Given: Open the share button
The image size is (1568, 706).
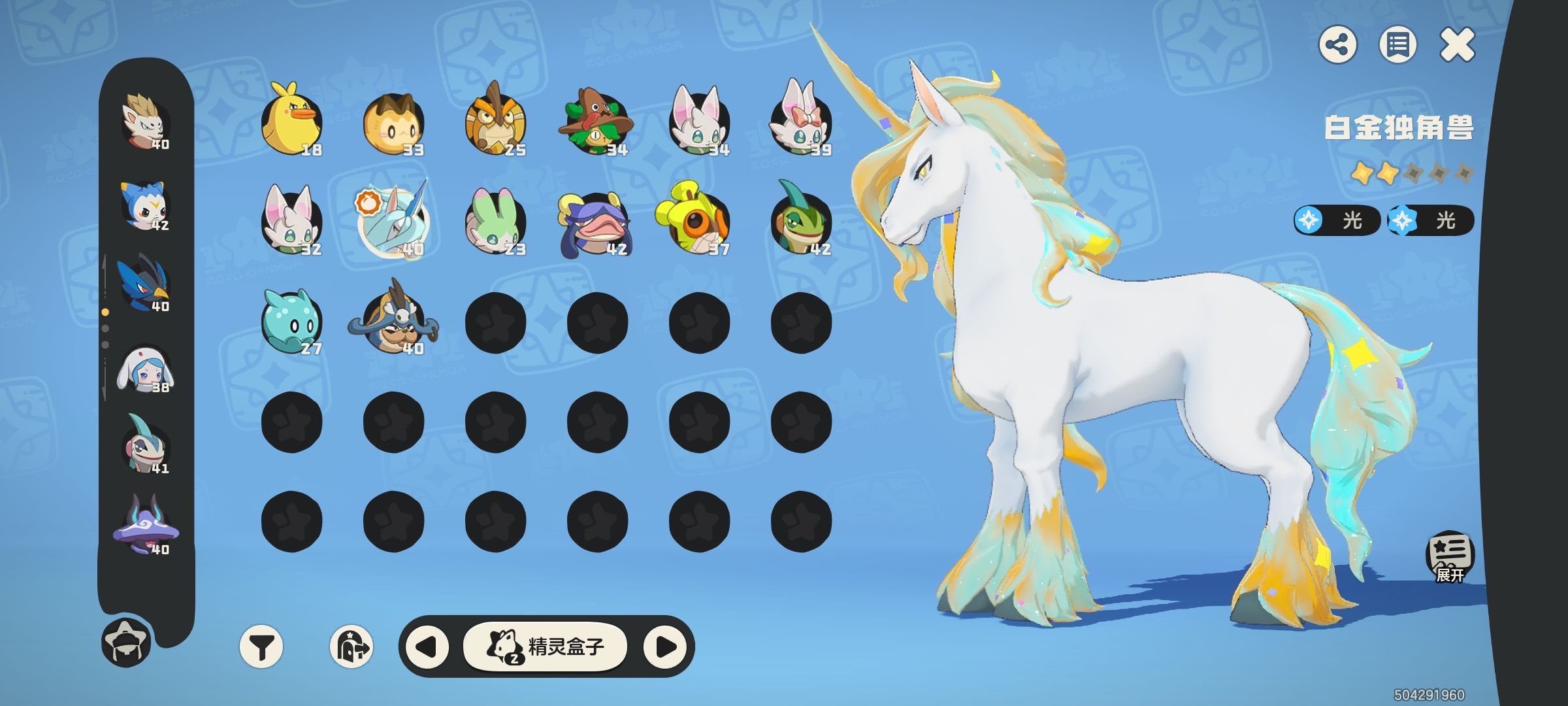Looking at the screenshot, I should (1337, 45).
